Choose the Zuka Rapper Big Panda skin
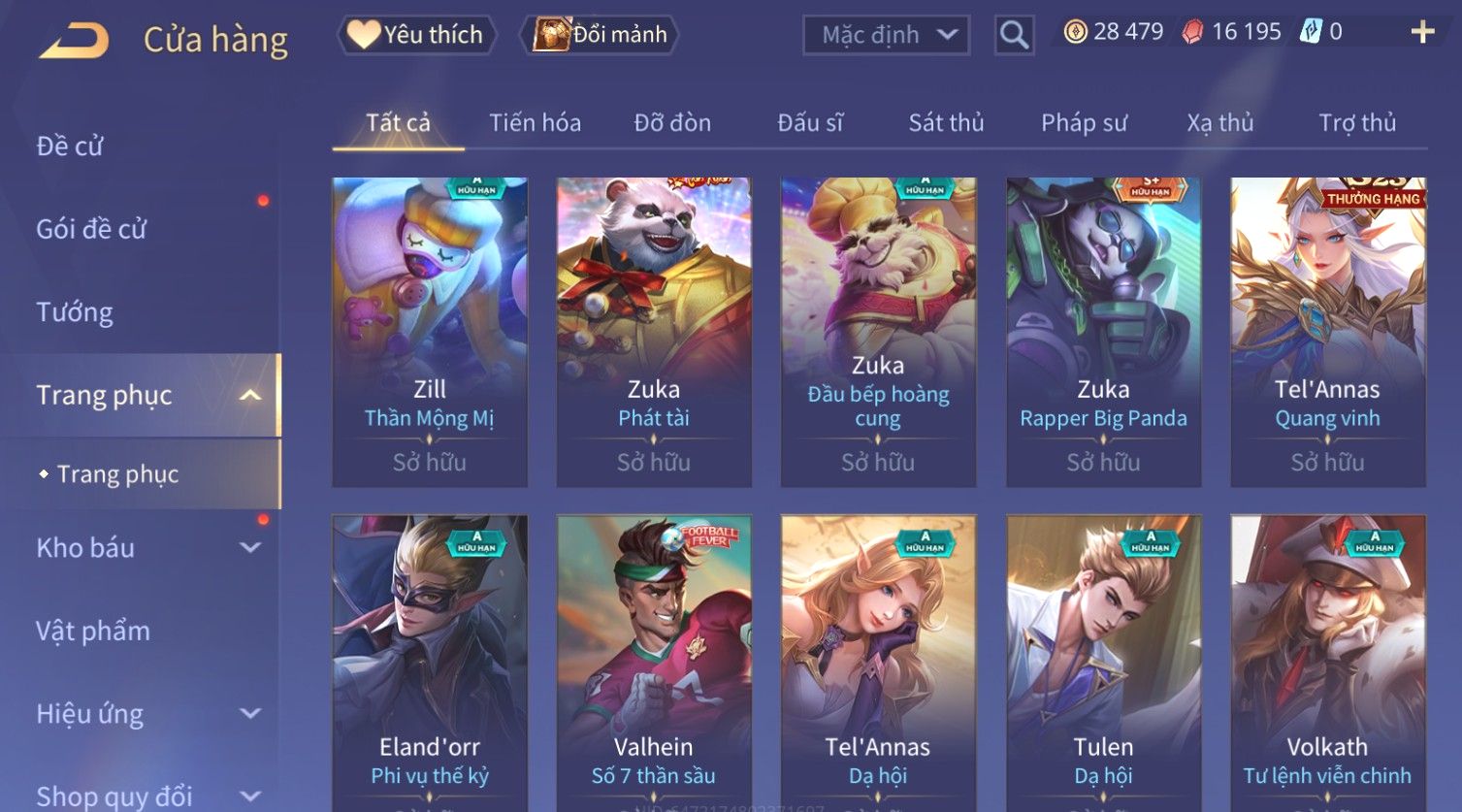1462x812 pixels. (x=1103, y=332)
